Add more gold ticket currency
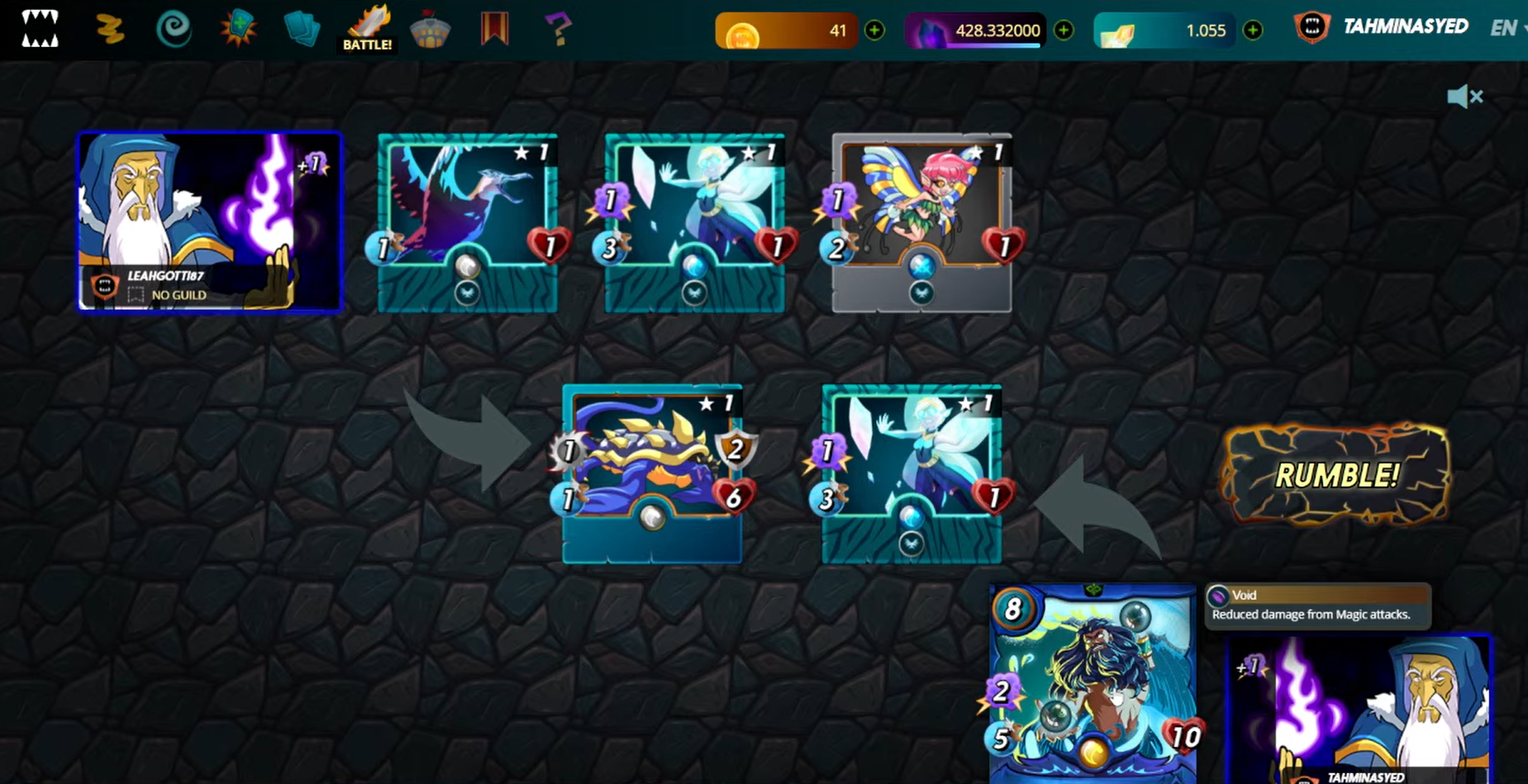Viewport: 1528px width, 784px height. tap(1253, 31)
